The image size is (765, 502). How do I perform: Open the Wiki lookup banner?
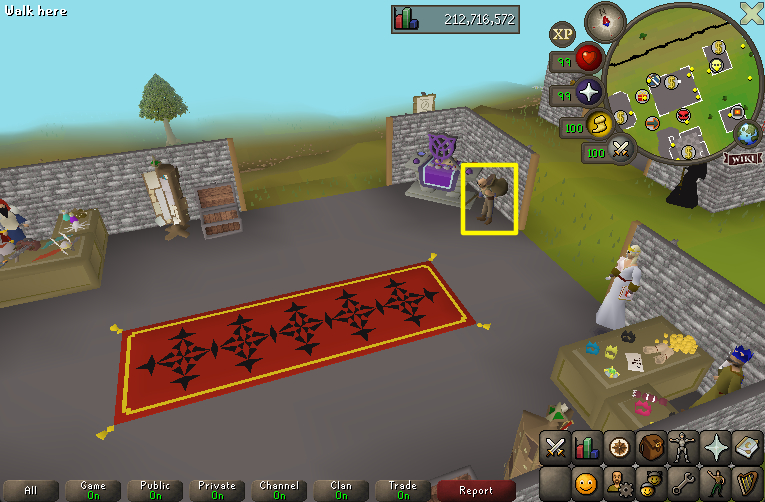[x=742, y=158]
